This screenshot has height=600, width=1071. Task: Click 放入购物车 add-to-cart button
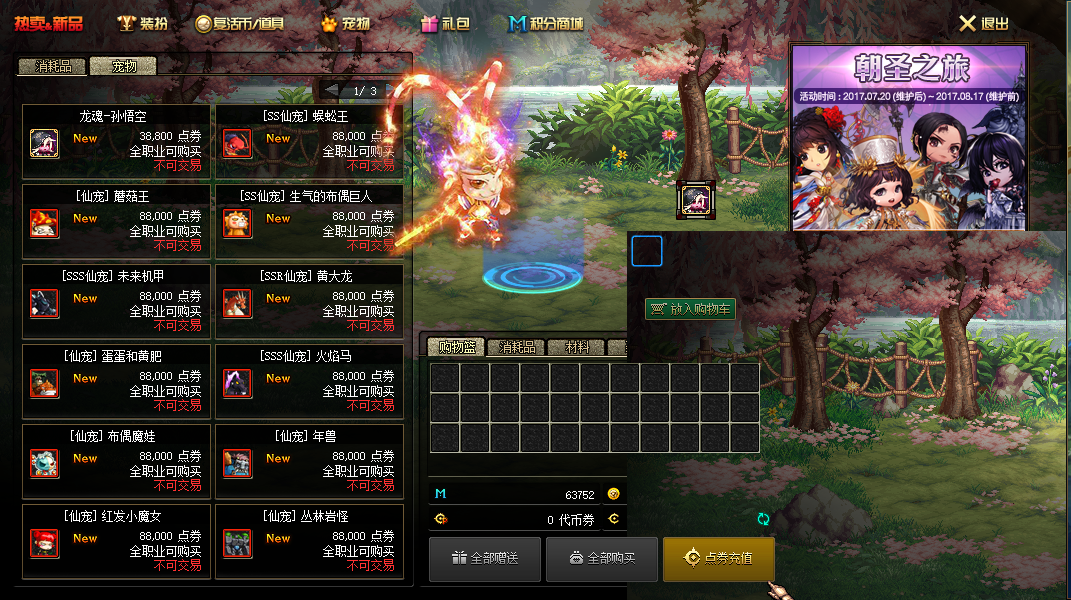click(690, 309)
